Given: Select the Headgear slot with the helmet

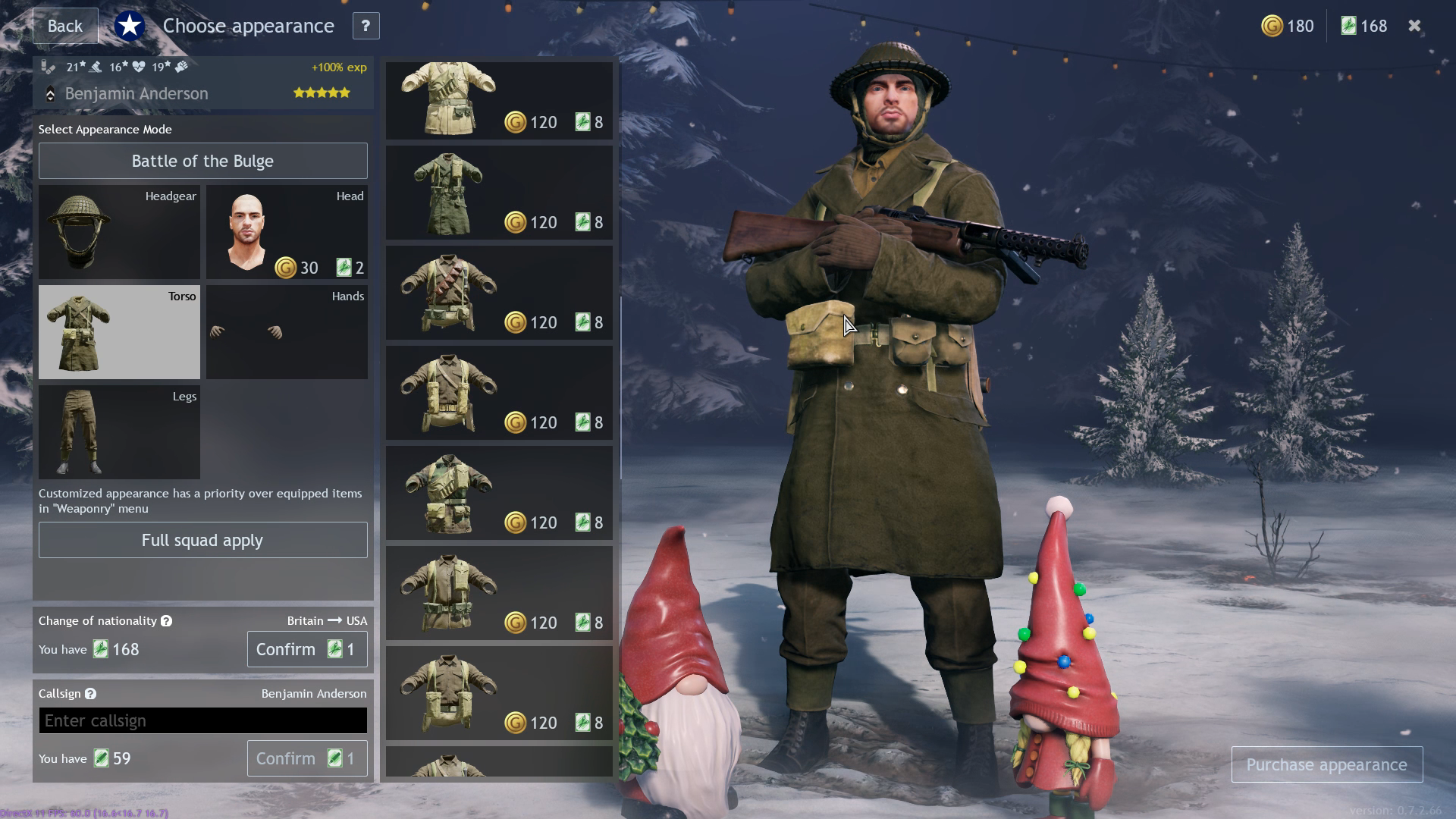Looking at the screenshot, I should click(x=119, y=232).
